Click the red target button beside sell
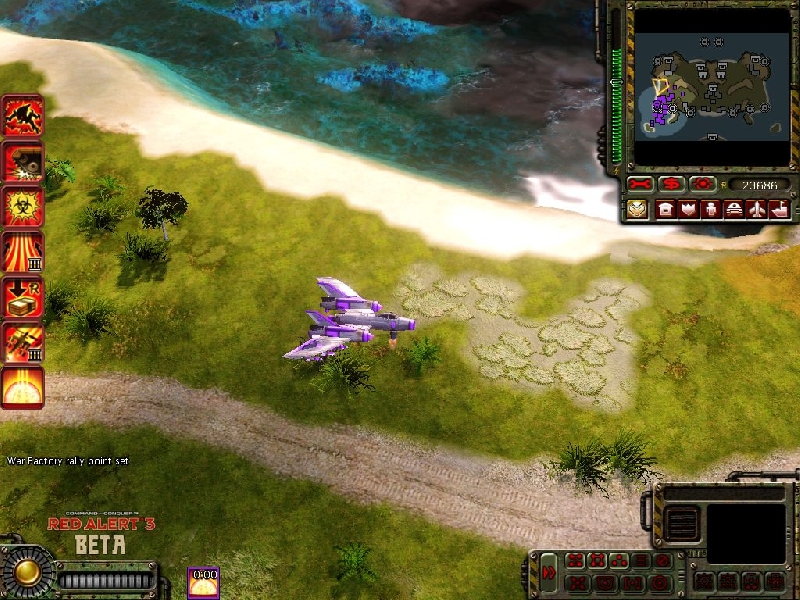Screen dimensions: 800x600 pyautogui.click(x=703, y=185)
